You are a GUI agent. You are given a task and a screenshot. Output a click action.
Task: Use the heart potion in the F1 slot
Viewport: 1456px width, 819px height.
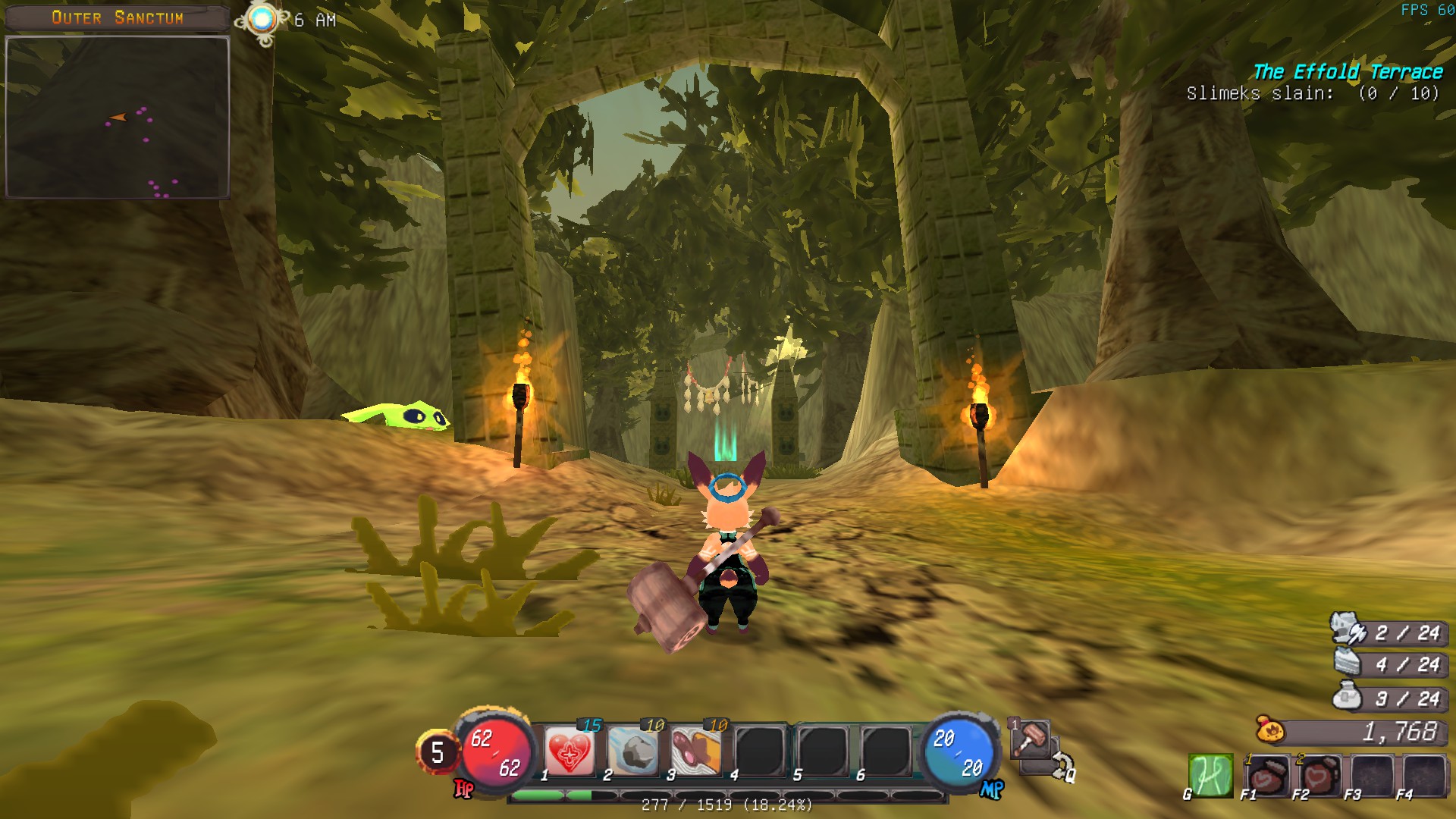1266,775
